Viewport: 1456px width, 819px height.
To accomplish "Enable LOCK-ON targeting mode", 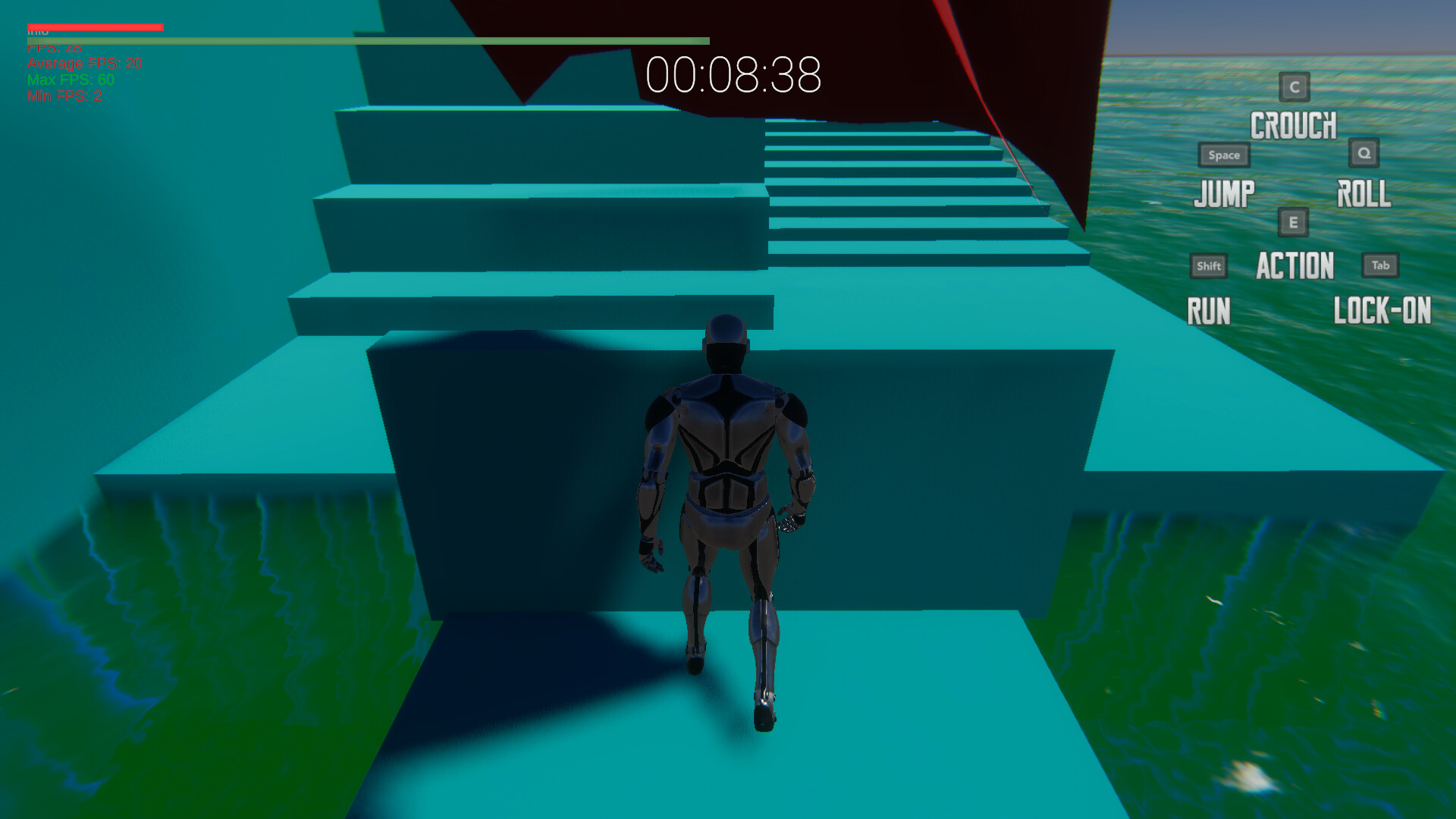I will click(1382, 311).
